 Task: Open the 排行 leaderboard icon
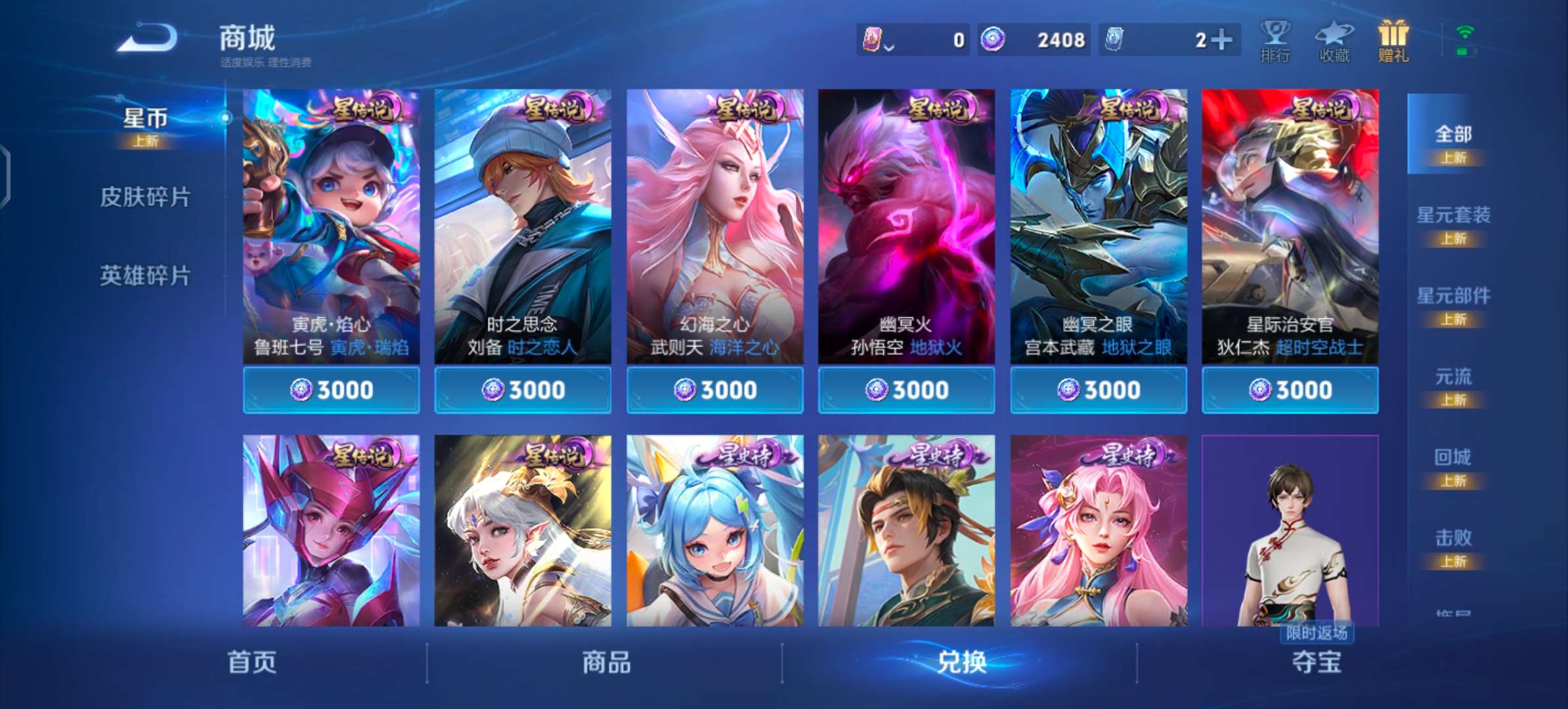[1274, 41]
